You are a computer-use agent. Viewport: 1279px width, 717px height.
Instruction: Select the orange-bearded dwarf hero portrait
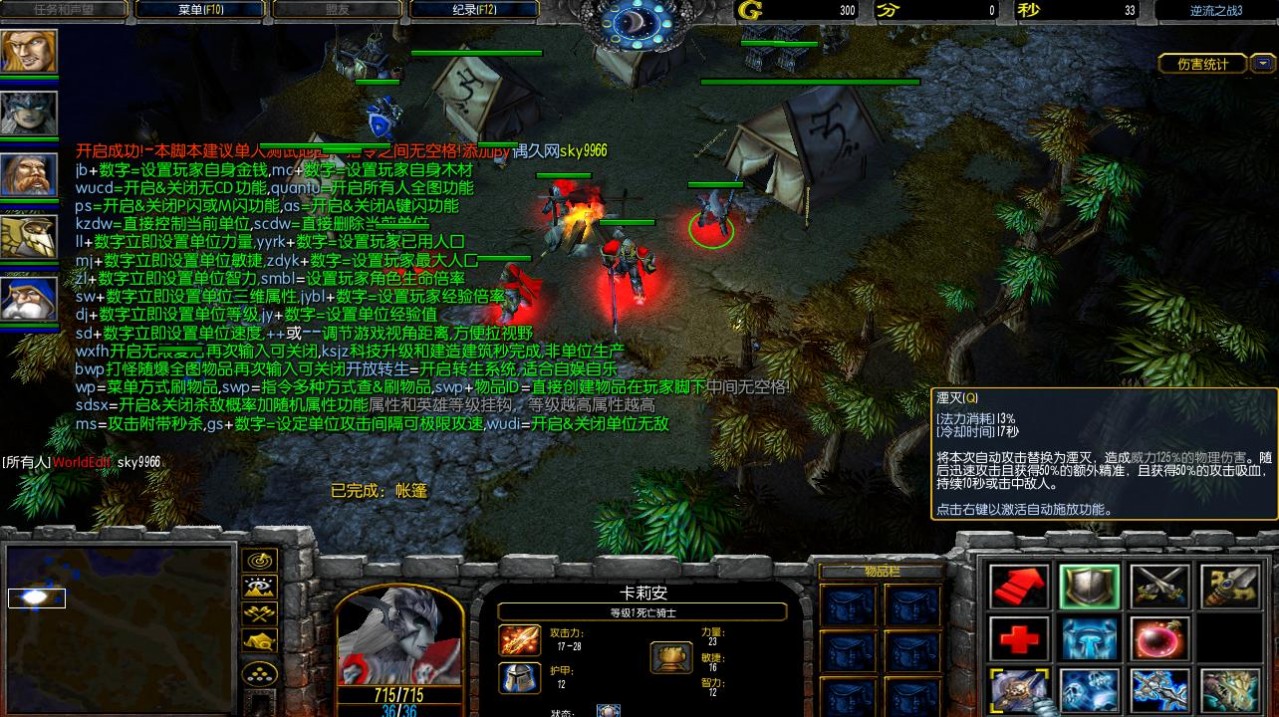pos(29,176)
